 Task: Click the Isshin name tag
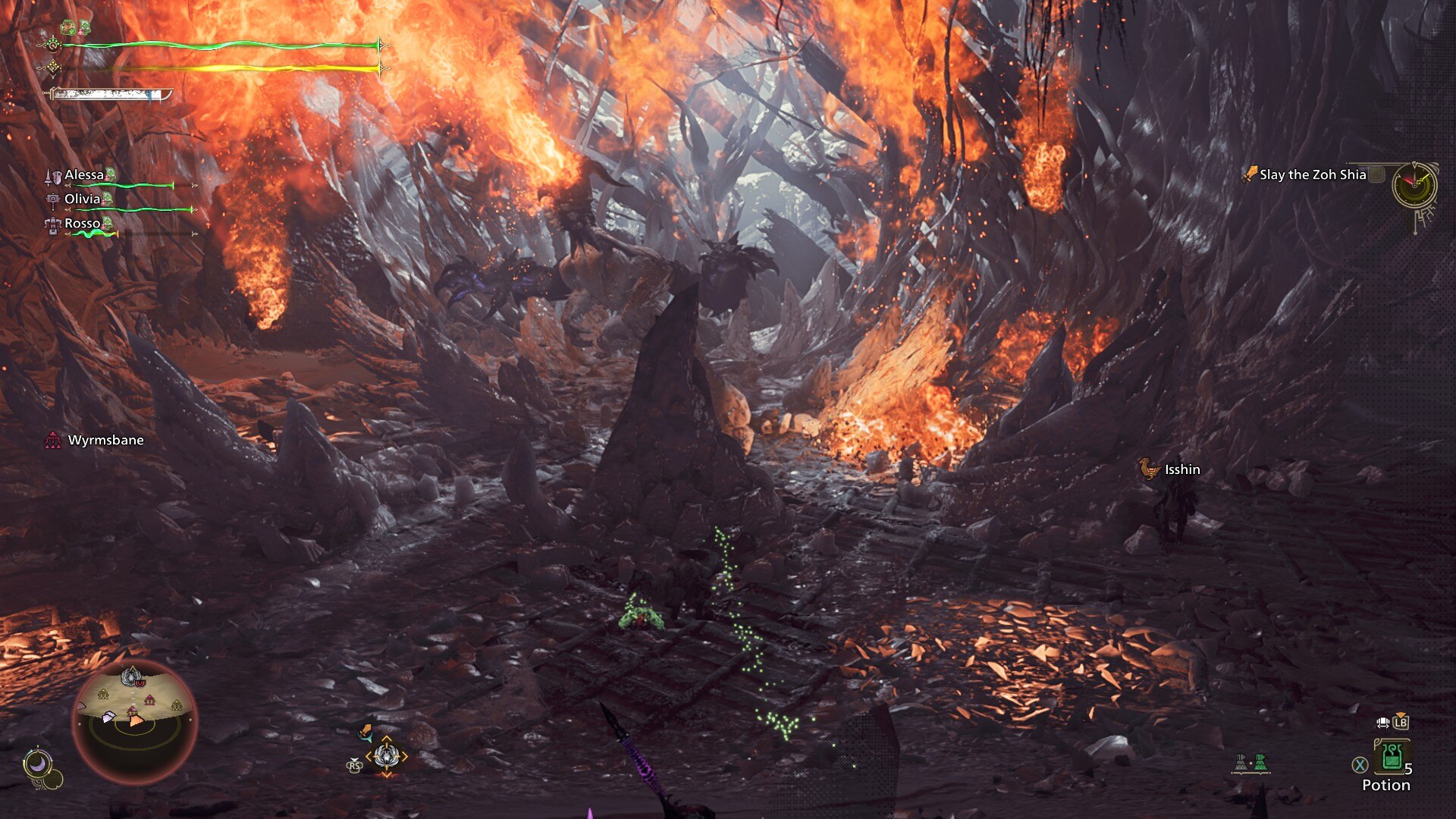(1181, 470)
